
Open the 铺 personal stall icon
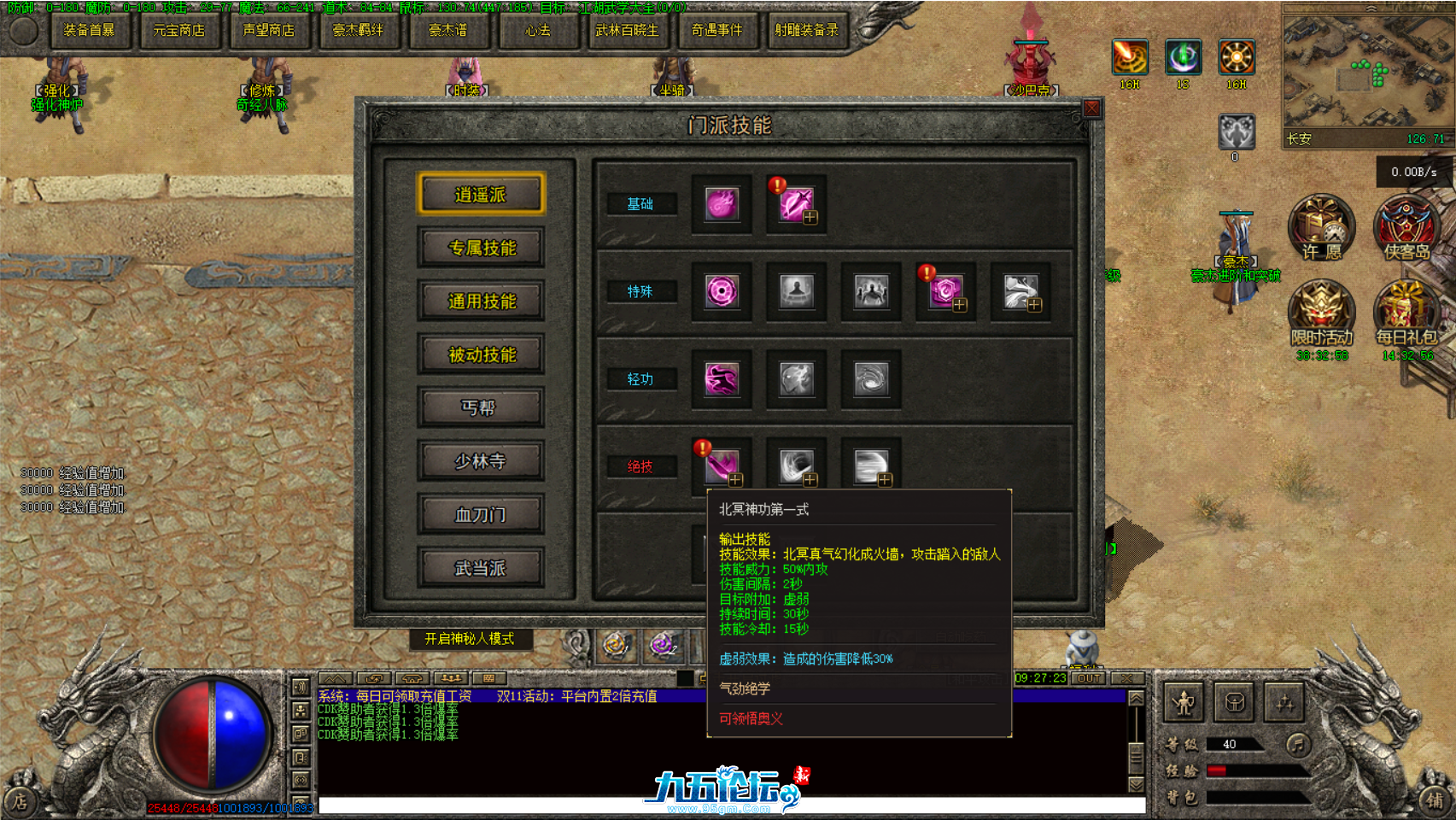tap(1435, 800)
